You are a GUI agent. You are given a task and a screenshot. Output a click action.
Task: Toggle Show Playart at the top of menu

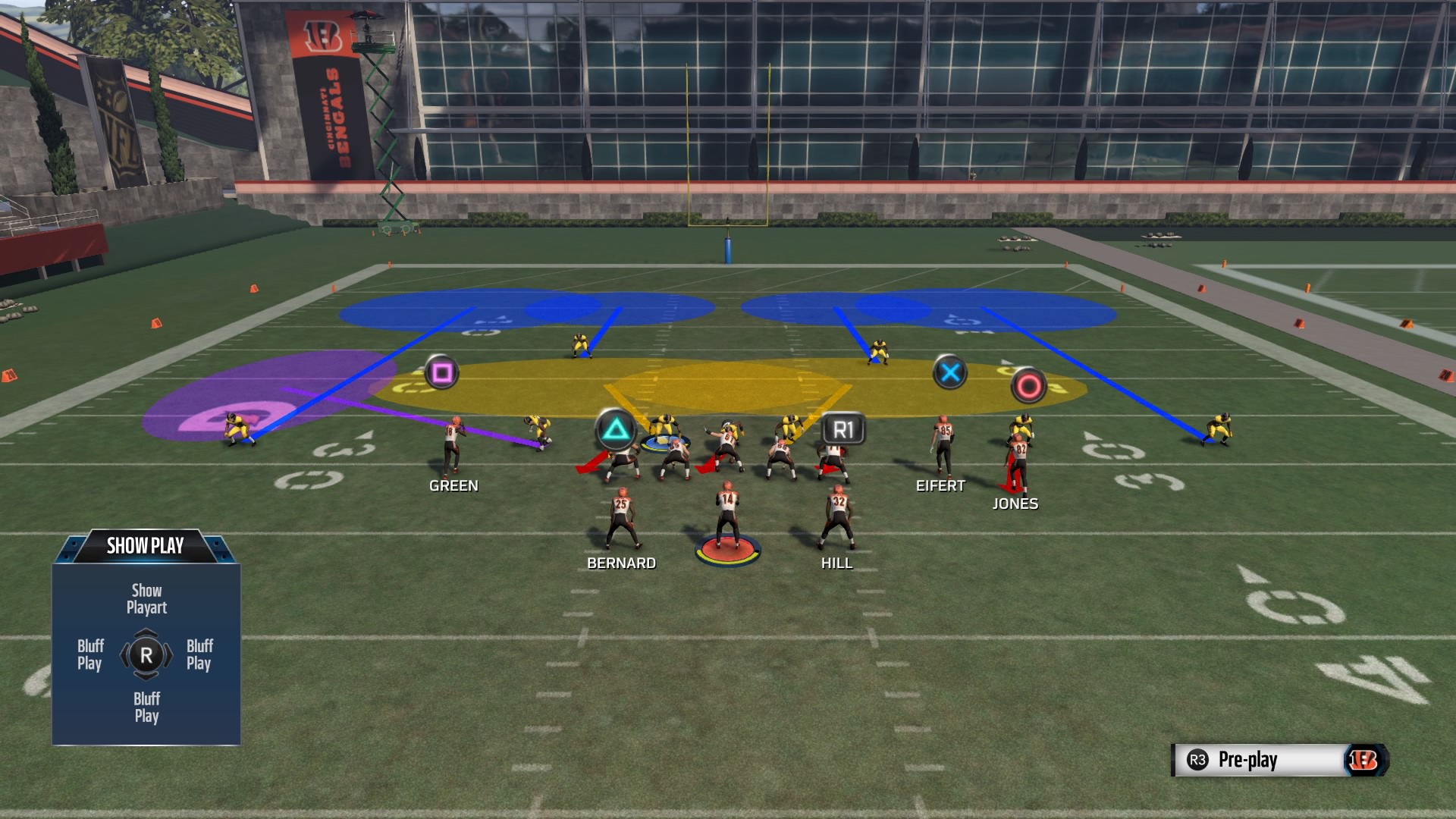(x=146, y=598)
